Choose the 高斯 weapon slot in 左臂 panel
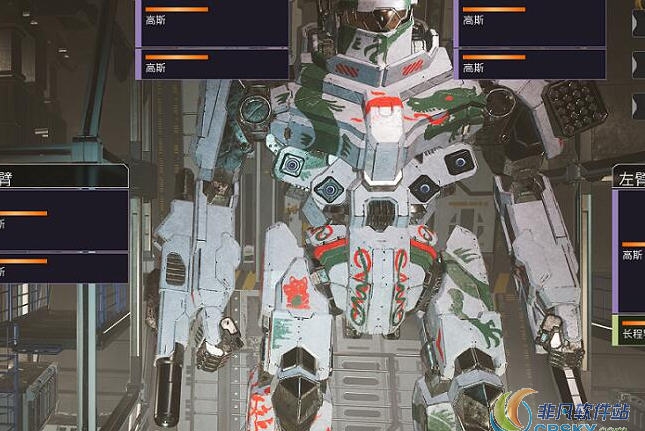645x431 pixels. (631, 252)
